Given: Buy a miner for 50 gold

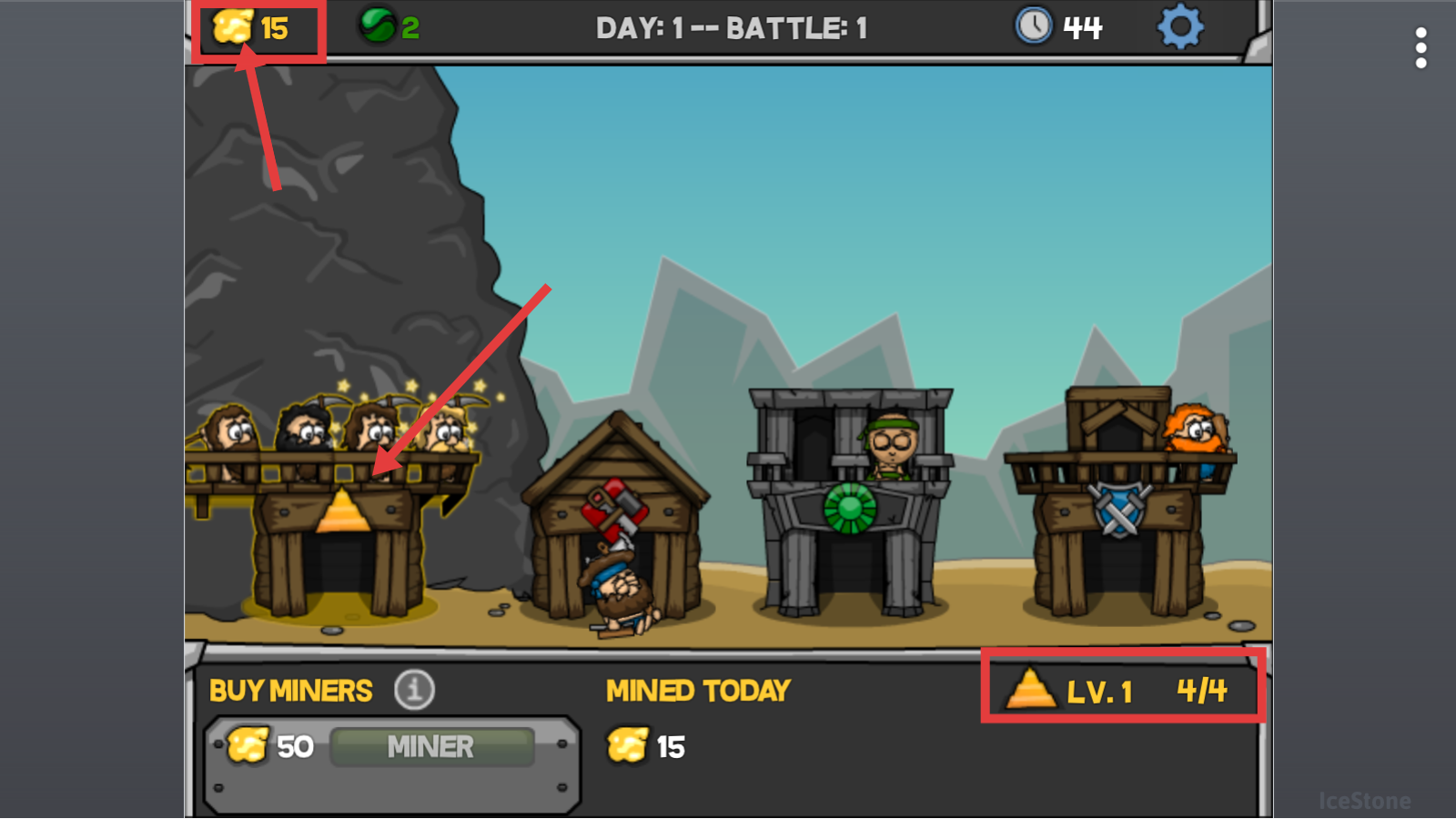Looking at the screenshot, I should pyautogui.click(x=430, y=747).
